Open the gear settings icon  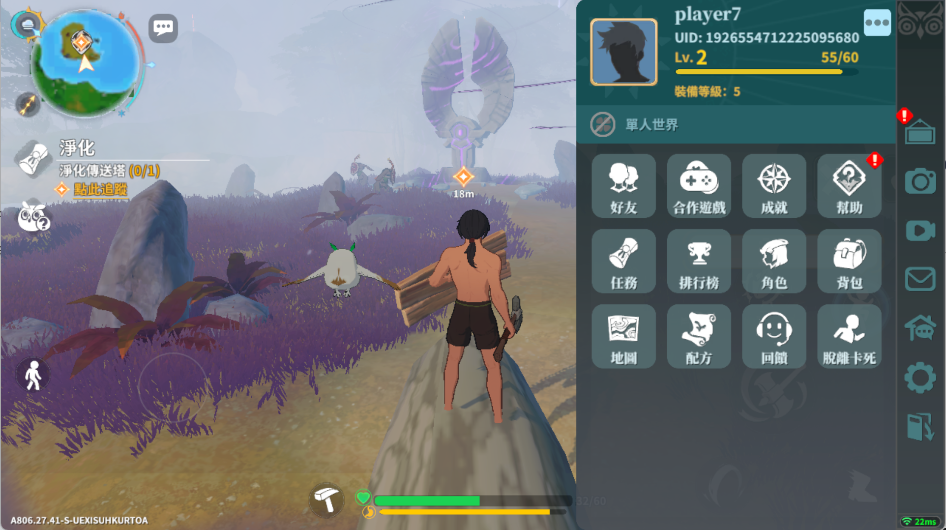[x=919, y=378]
